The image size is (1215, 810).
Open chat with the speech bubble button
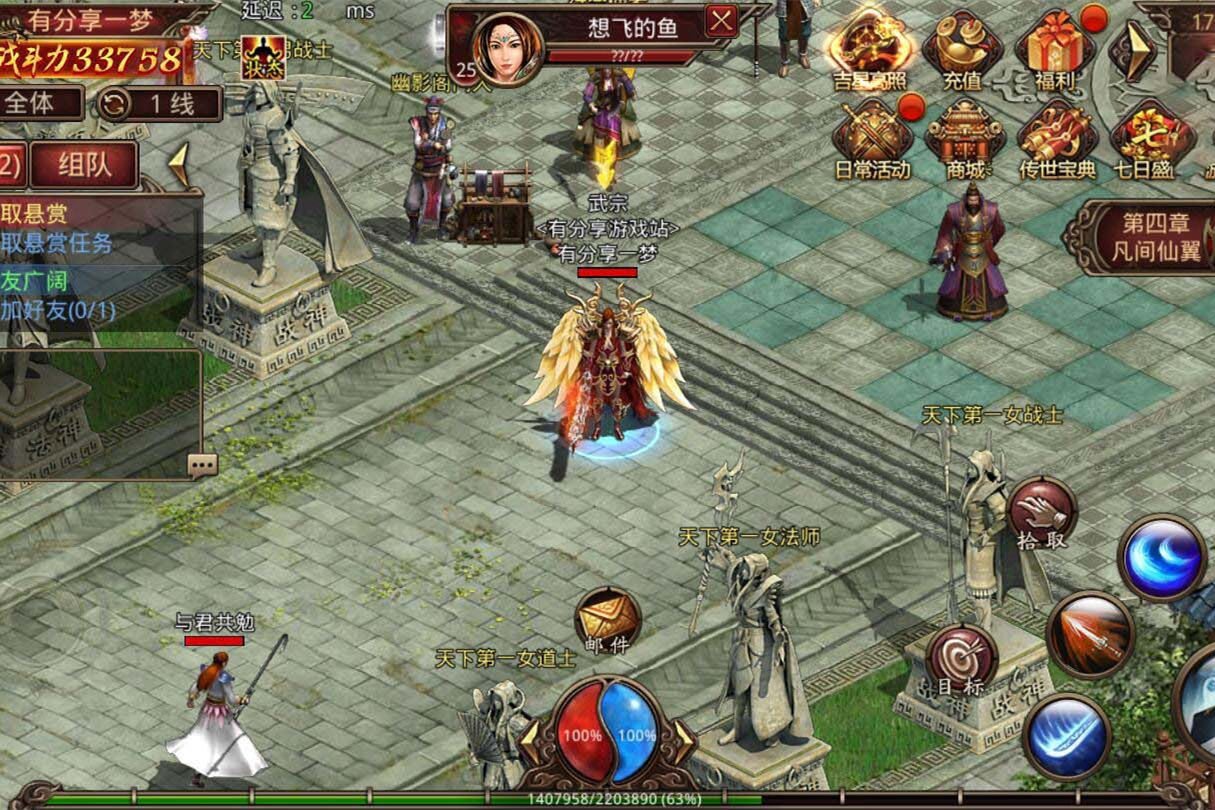(202, 464)
